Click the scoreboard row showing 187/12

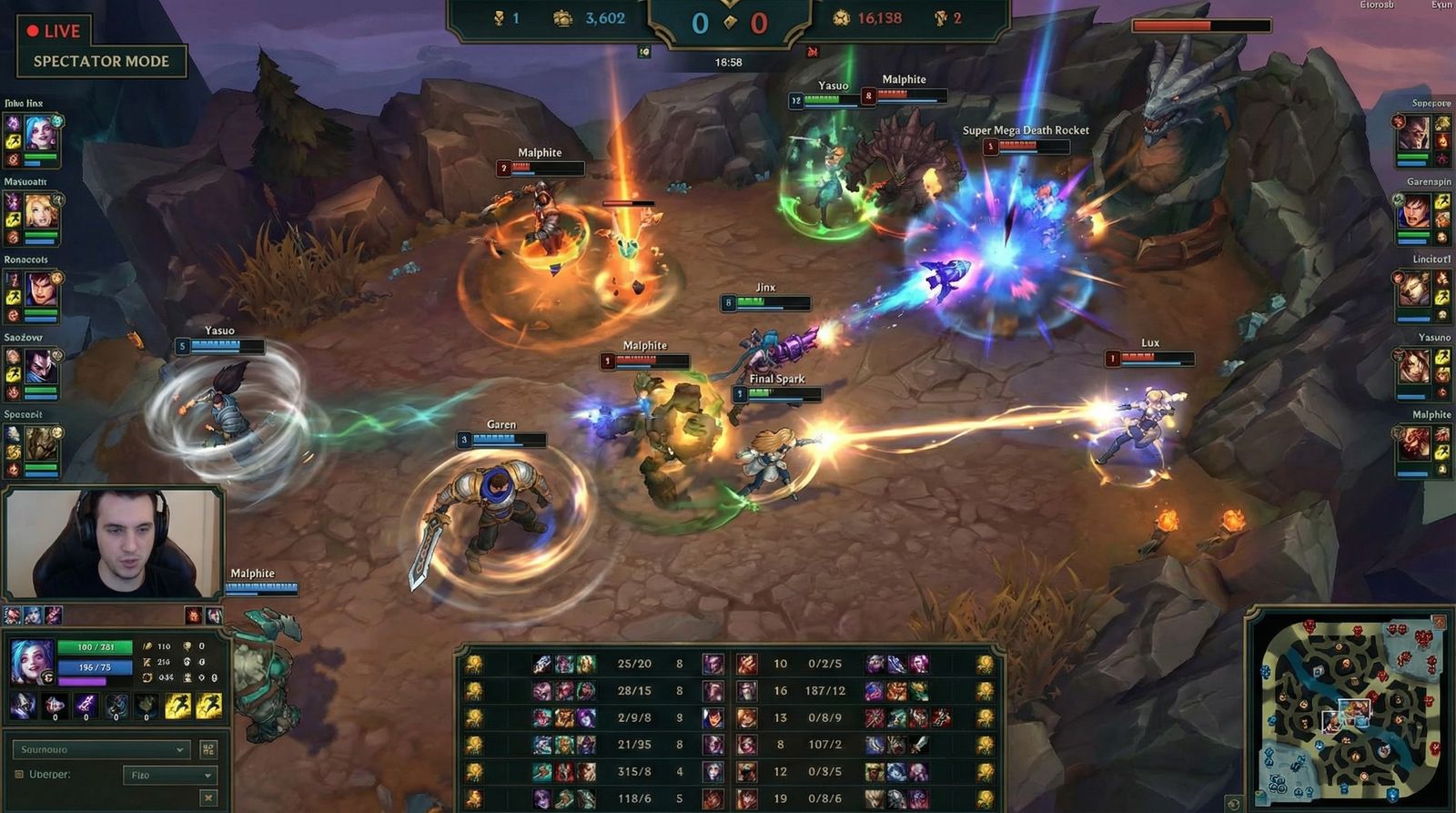point(728,691)
